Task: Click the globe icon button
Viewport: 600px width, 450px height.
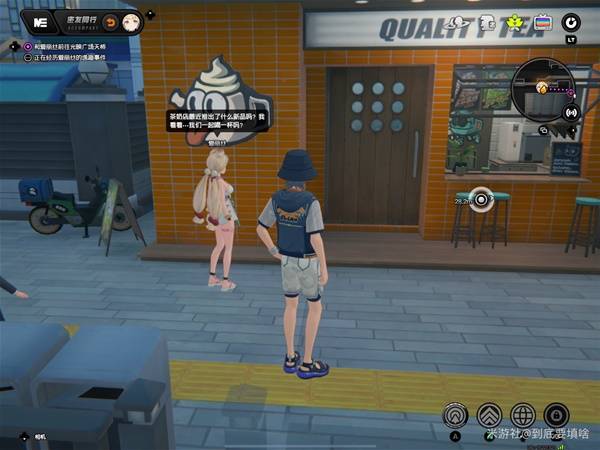Action: [522, 414]
